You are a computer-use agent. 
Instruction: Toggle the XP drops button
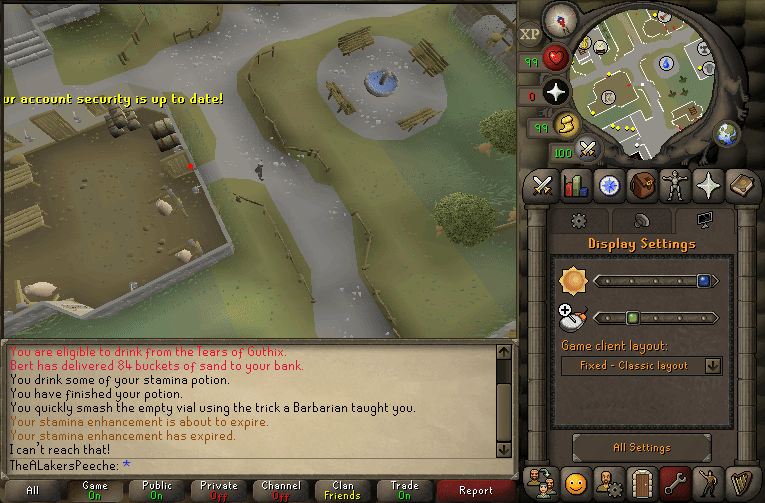530,33
